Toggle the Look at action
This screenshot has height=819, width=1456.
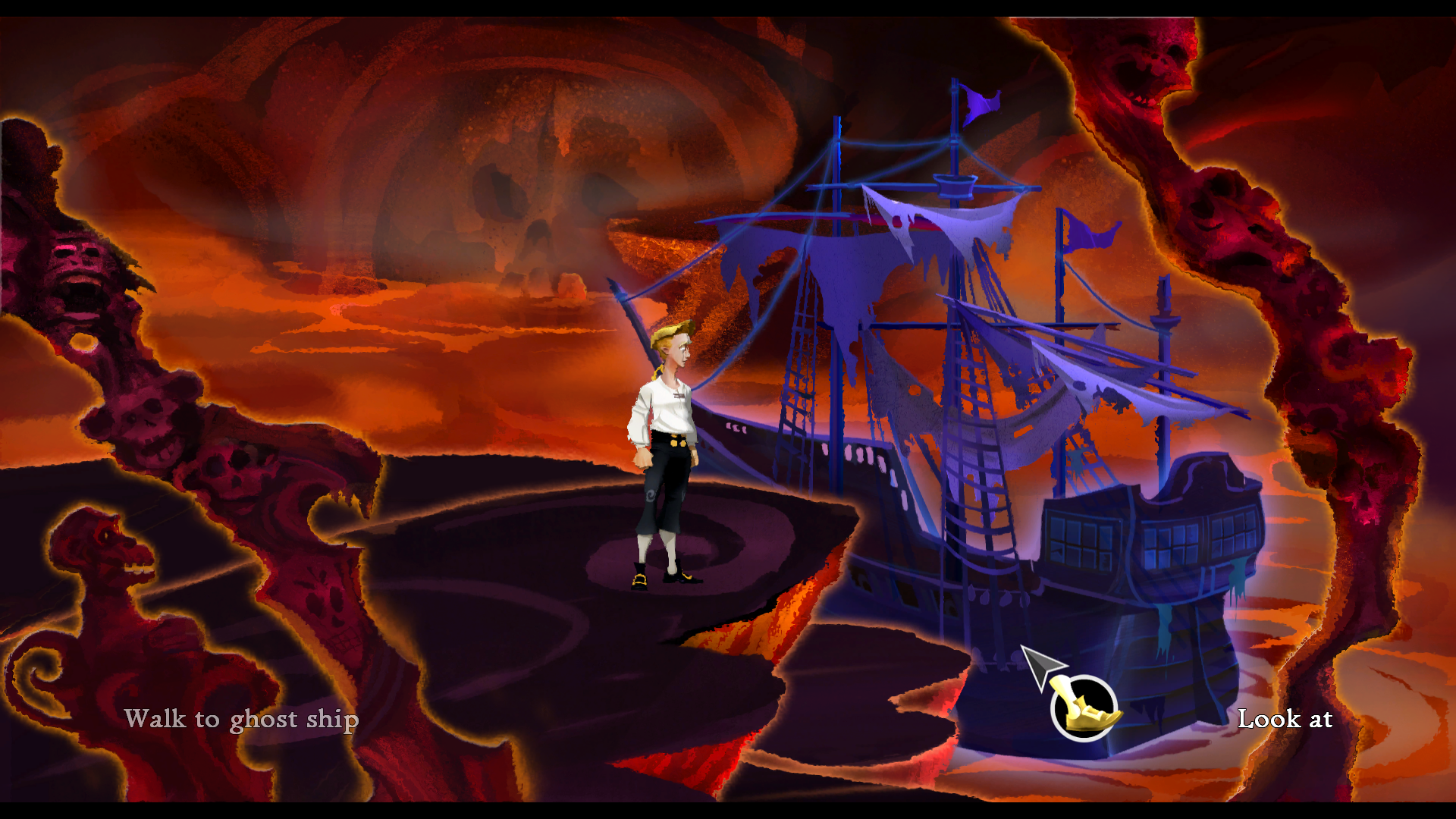coord(1285,719)
